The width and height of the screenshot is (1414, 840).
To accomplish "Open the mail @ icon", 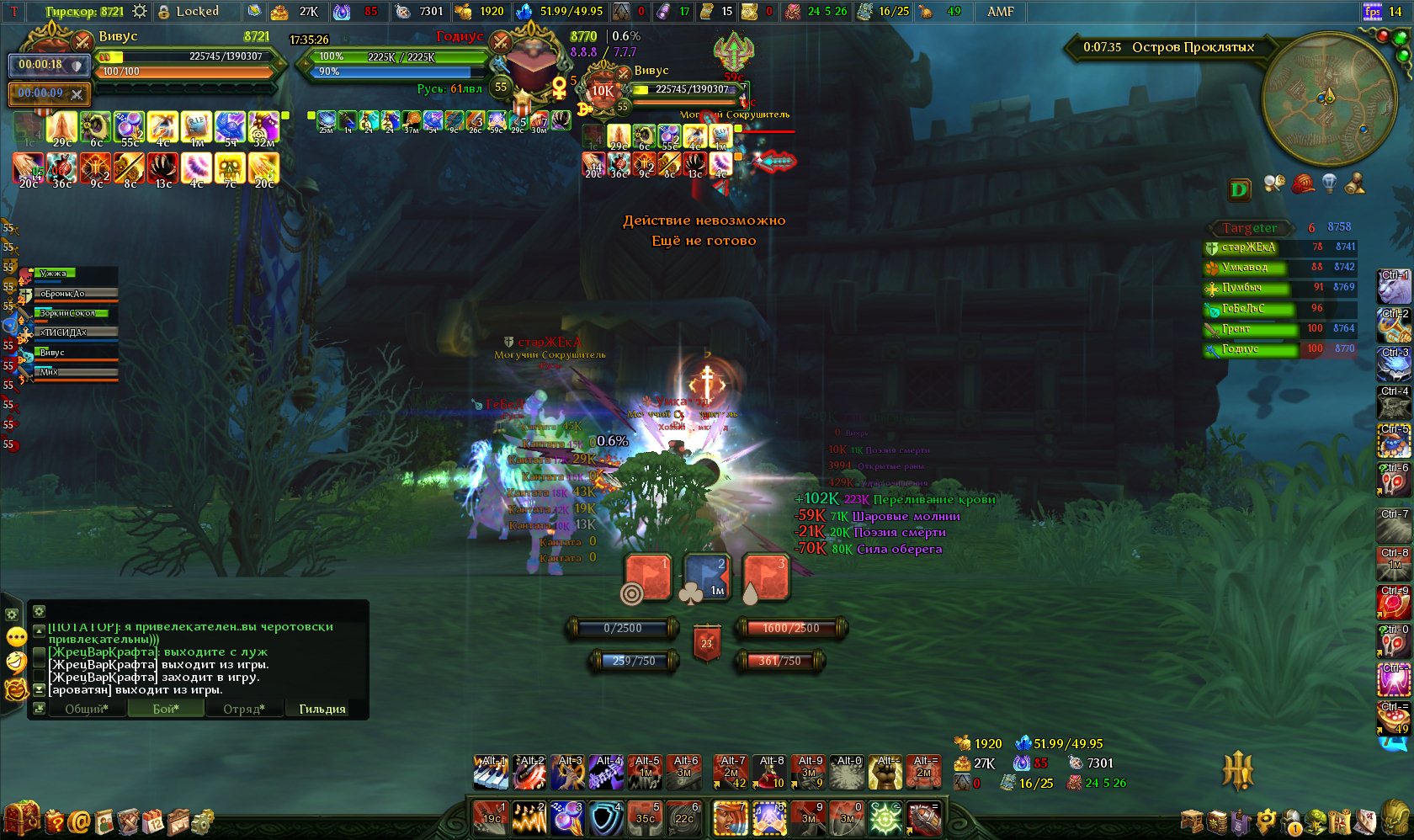I will (x=80, y=821).
